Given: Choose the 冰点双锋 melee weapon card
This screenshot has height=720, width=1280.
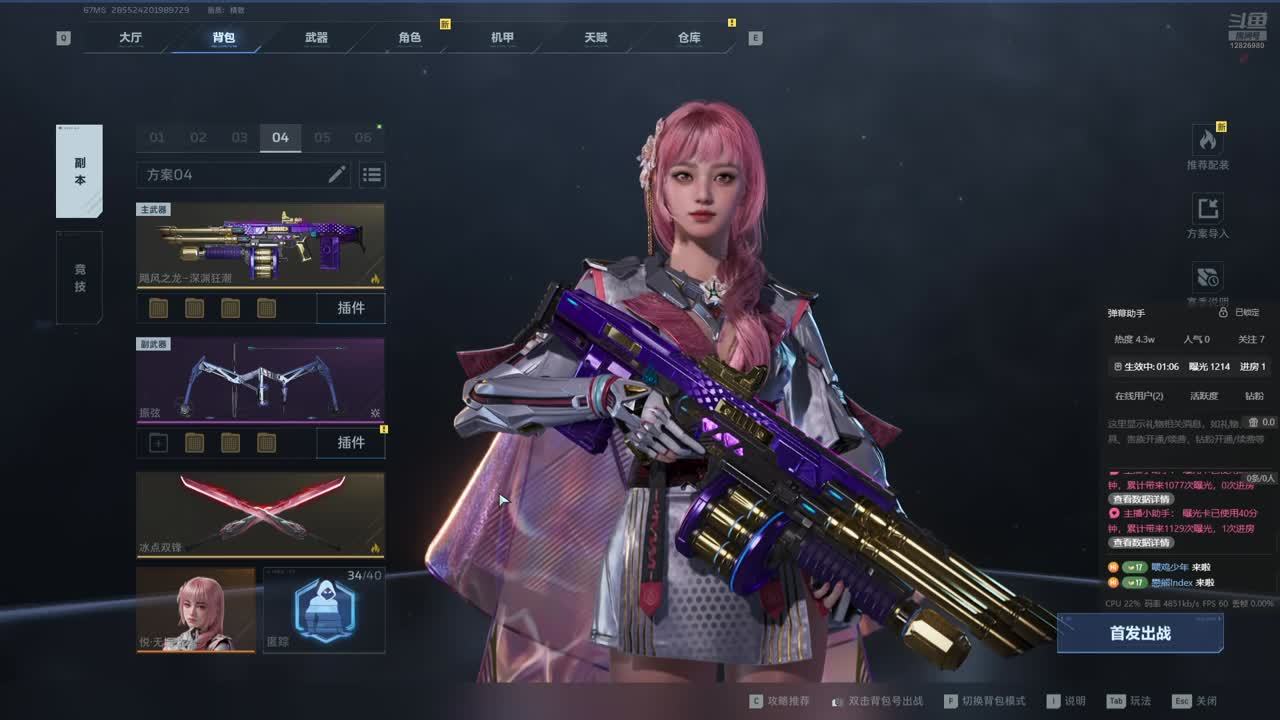Looking at the screenshot, I should 260,514.
